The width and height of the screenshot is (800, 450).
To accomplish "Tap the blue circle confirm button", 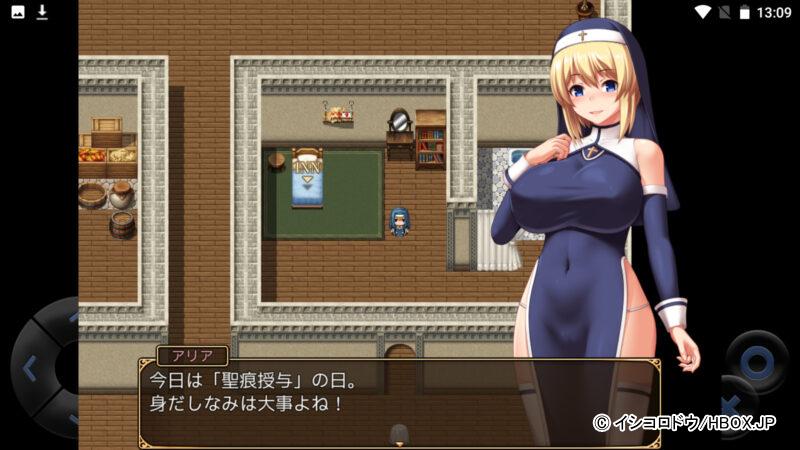I will 757,361.
